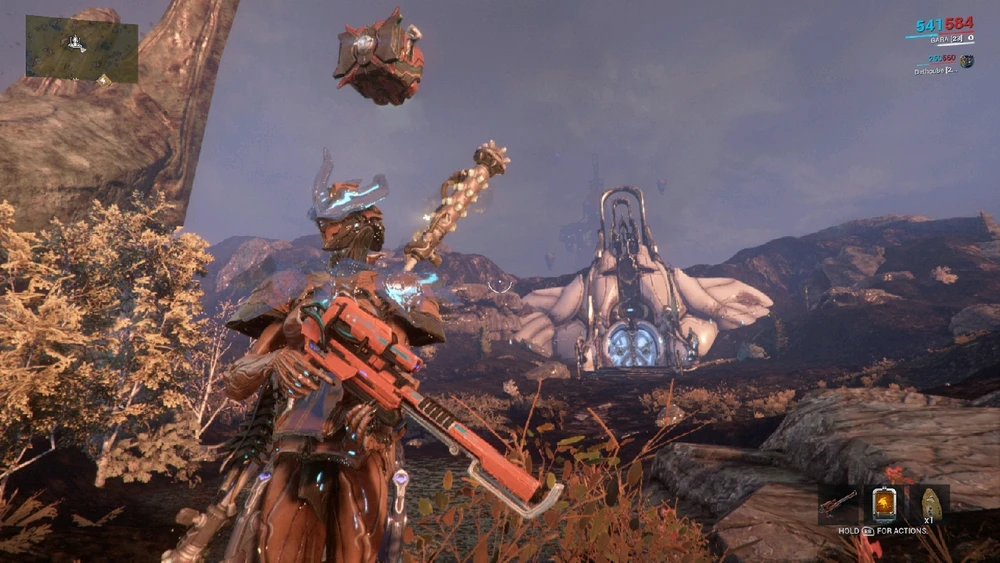This screenshot has width=1000, height=563.
Task: Choose the orange glowing lantern item
Action: click(884, 503)
